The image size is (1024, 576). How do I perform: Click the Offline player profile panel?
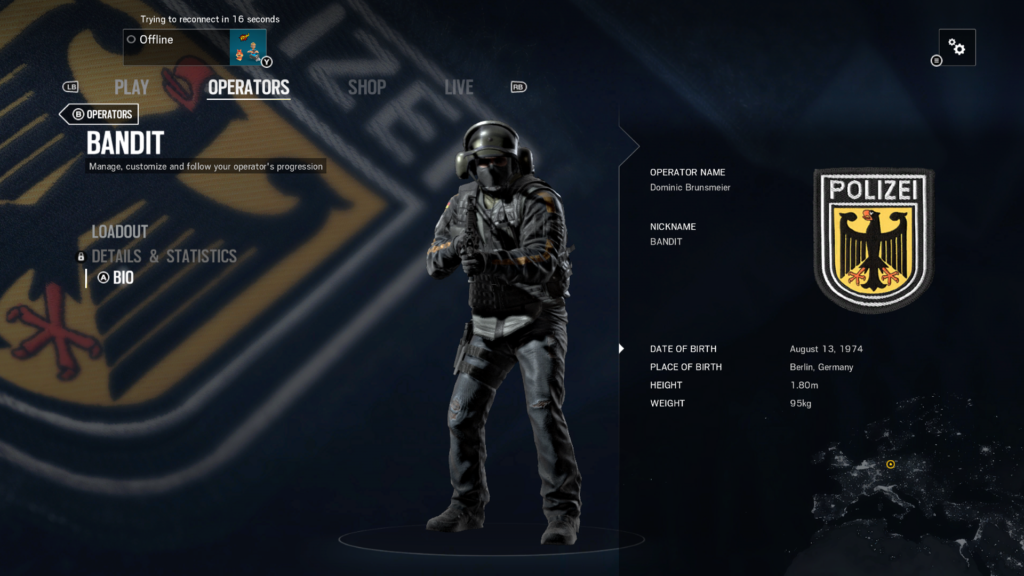pos(176,46)
